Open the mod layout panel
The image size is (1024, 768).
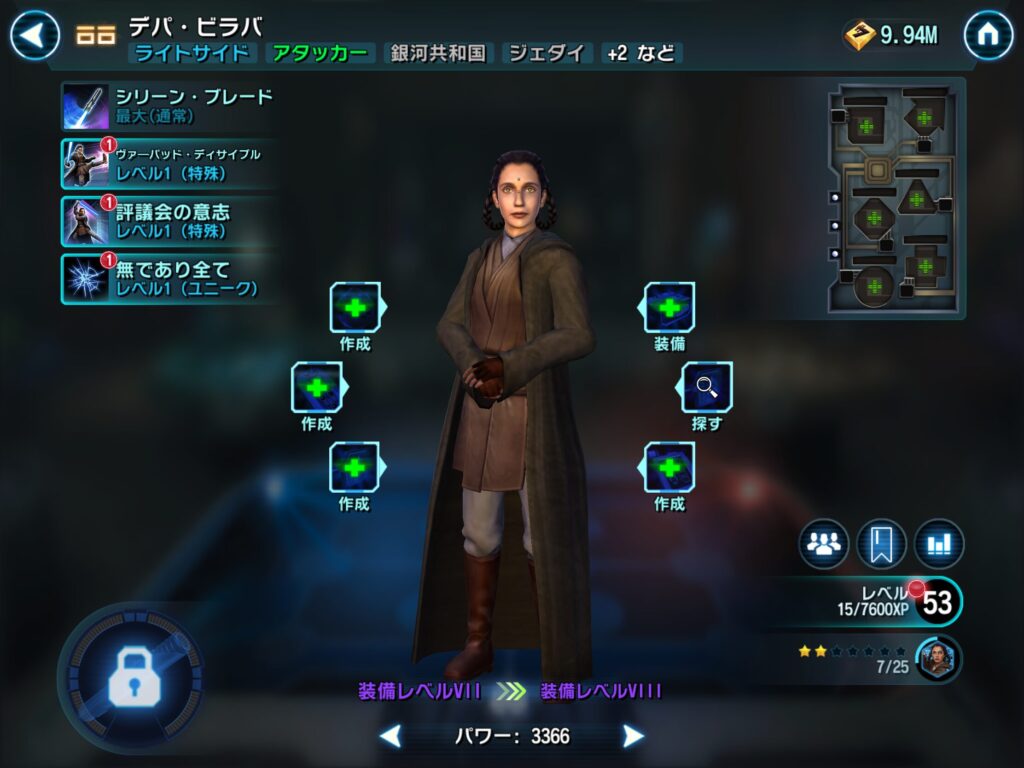[x=895, y=200]
